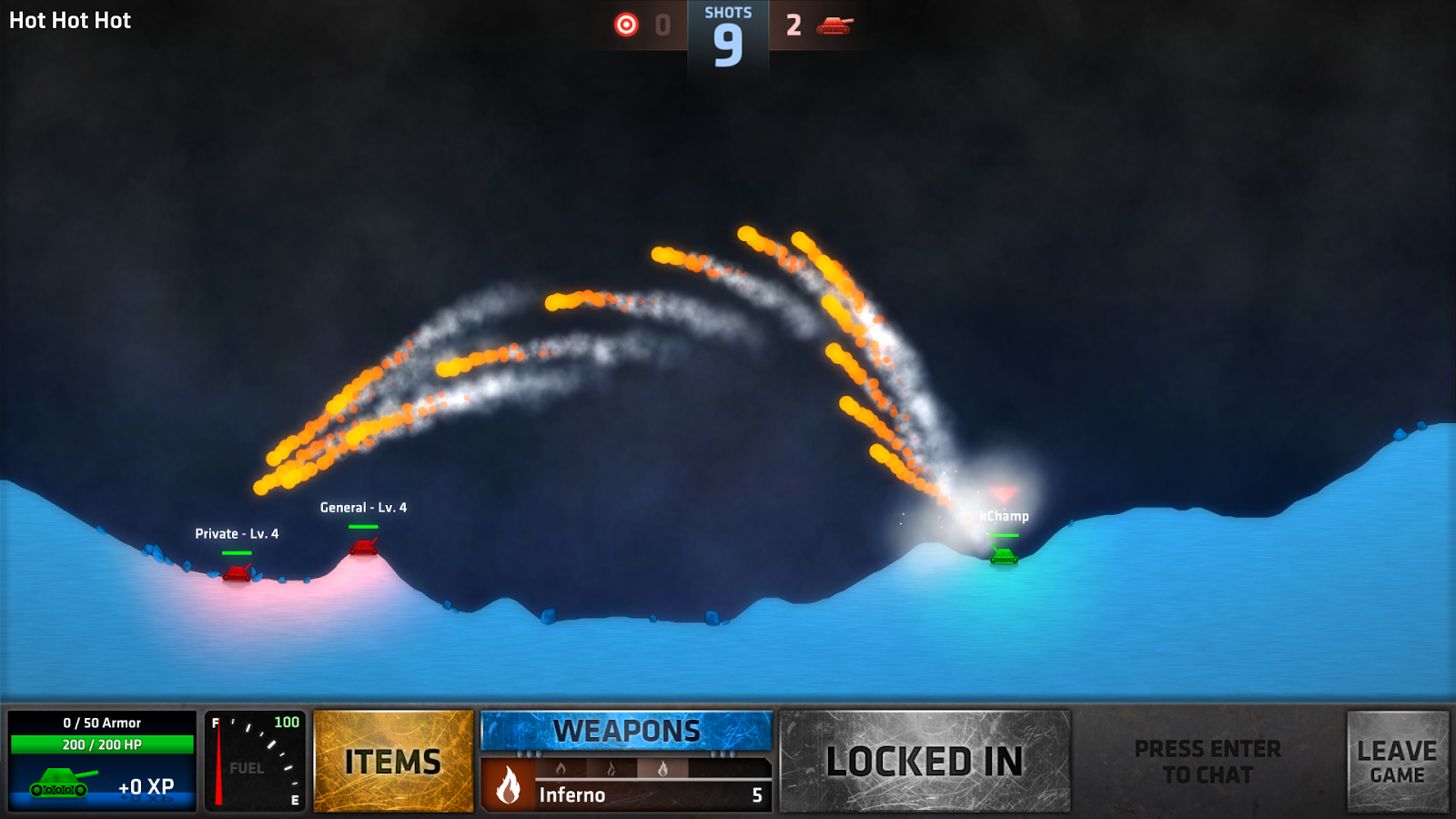Expand the WEAPONS panel
Image resolution: width=1456 pixels, height=819 pixels.
(627, 729)
